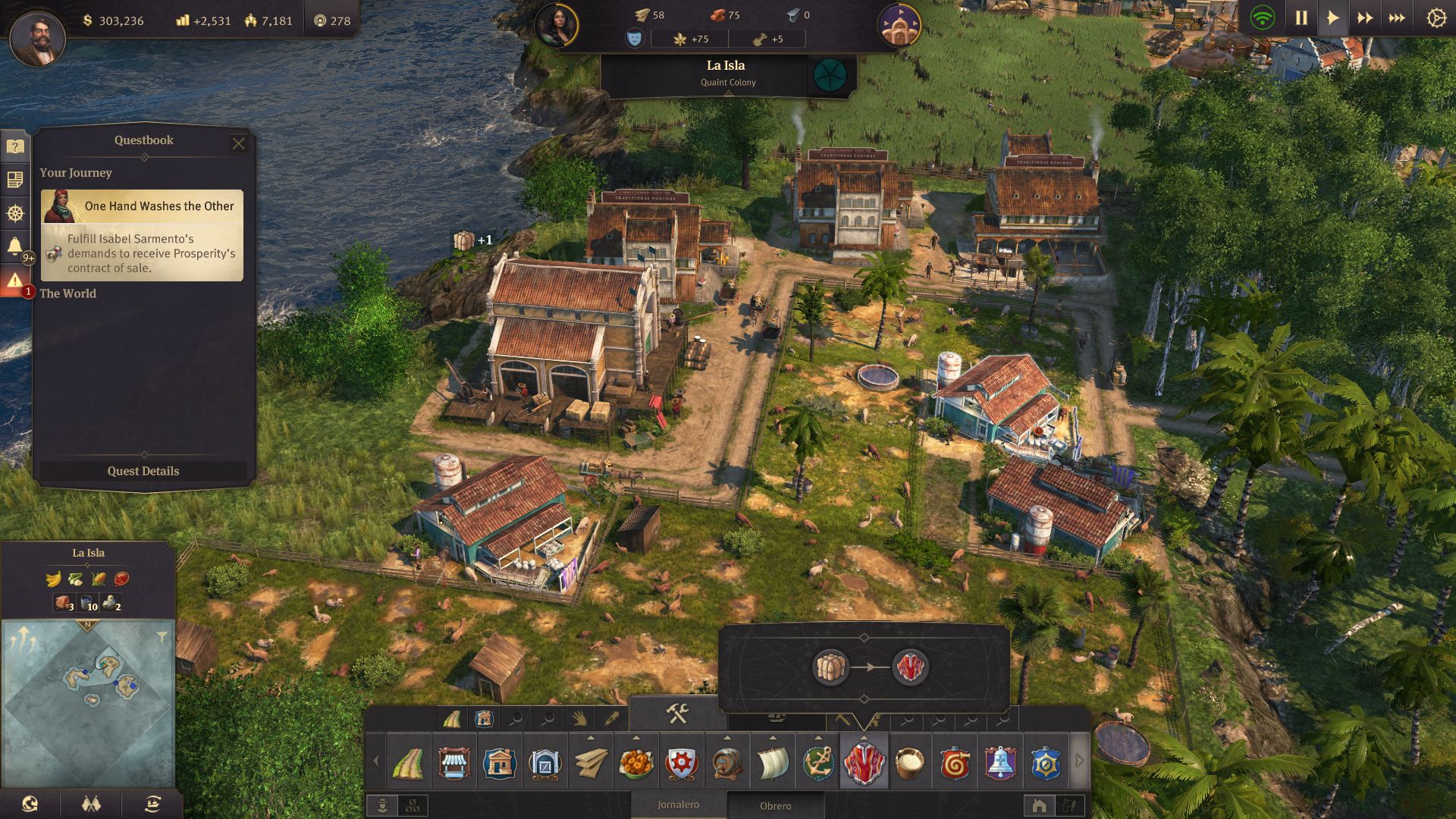Open the minimap filter funnel
The image size is (1456, 819).
click(x=162, y=636)
